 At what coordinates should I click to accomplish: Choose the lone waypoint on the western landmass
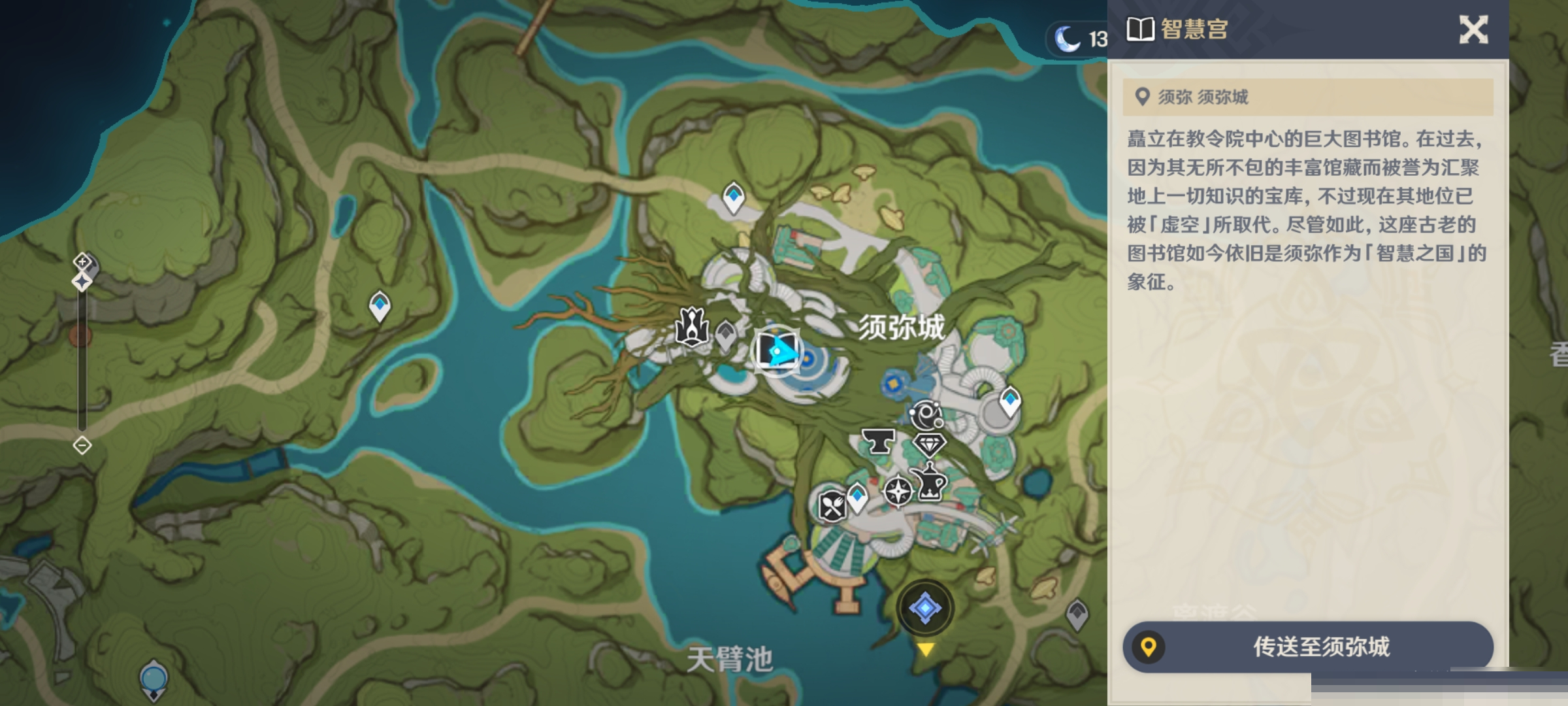[x=380, y=306]
